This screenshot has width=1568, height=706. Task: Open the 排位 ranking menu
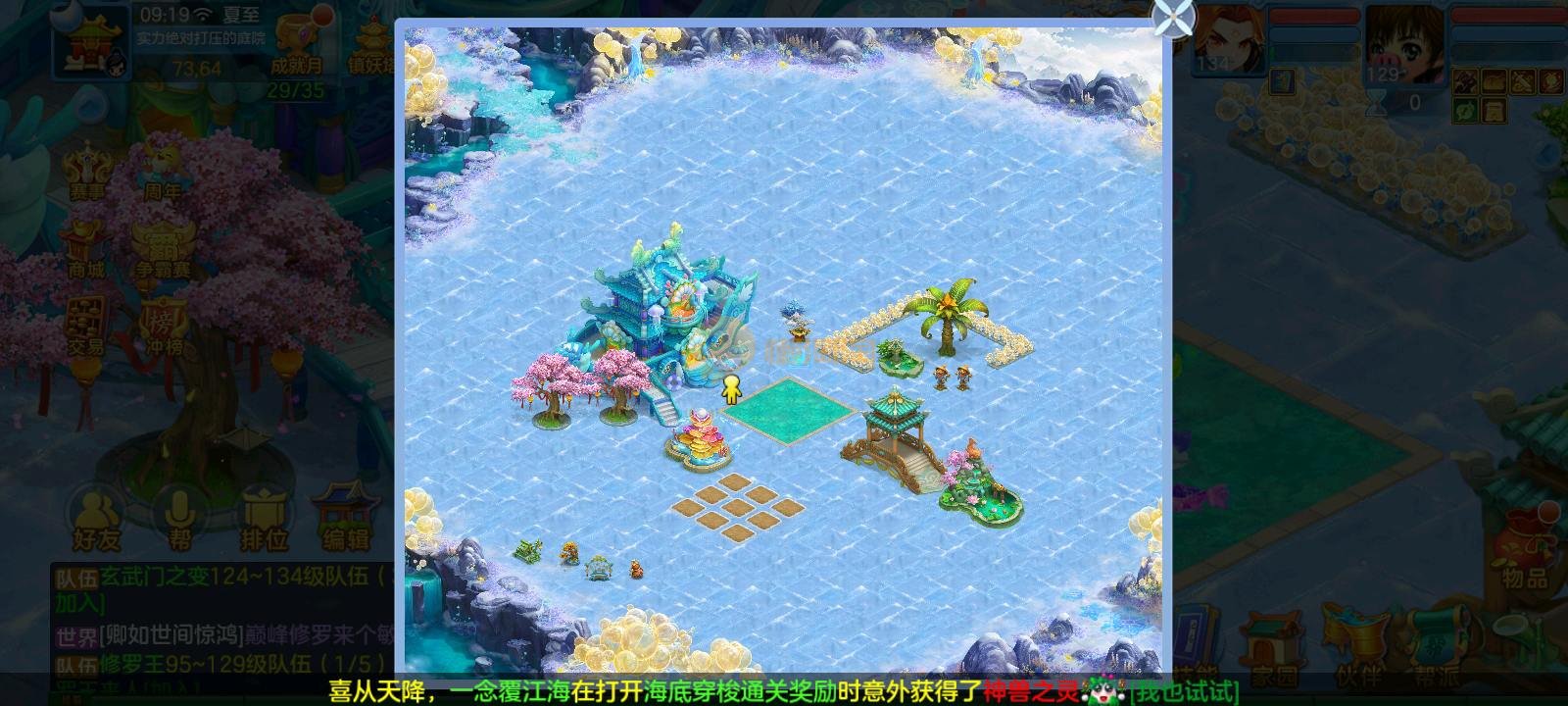point(263,518)
